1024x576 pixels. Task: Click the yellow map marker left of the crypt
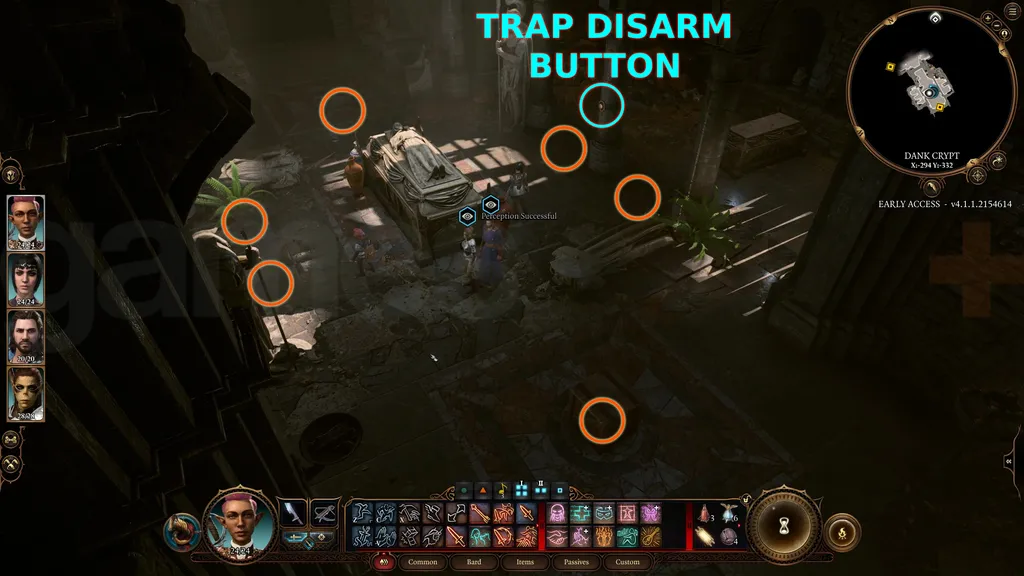889,67
